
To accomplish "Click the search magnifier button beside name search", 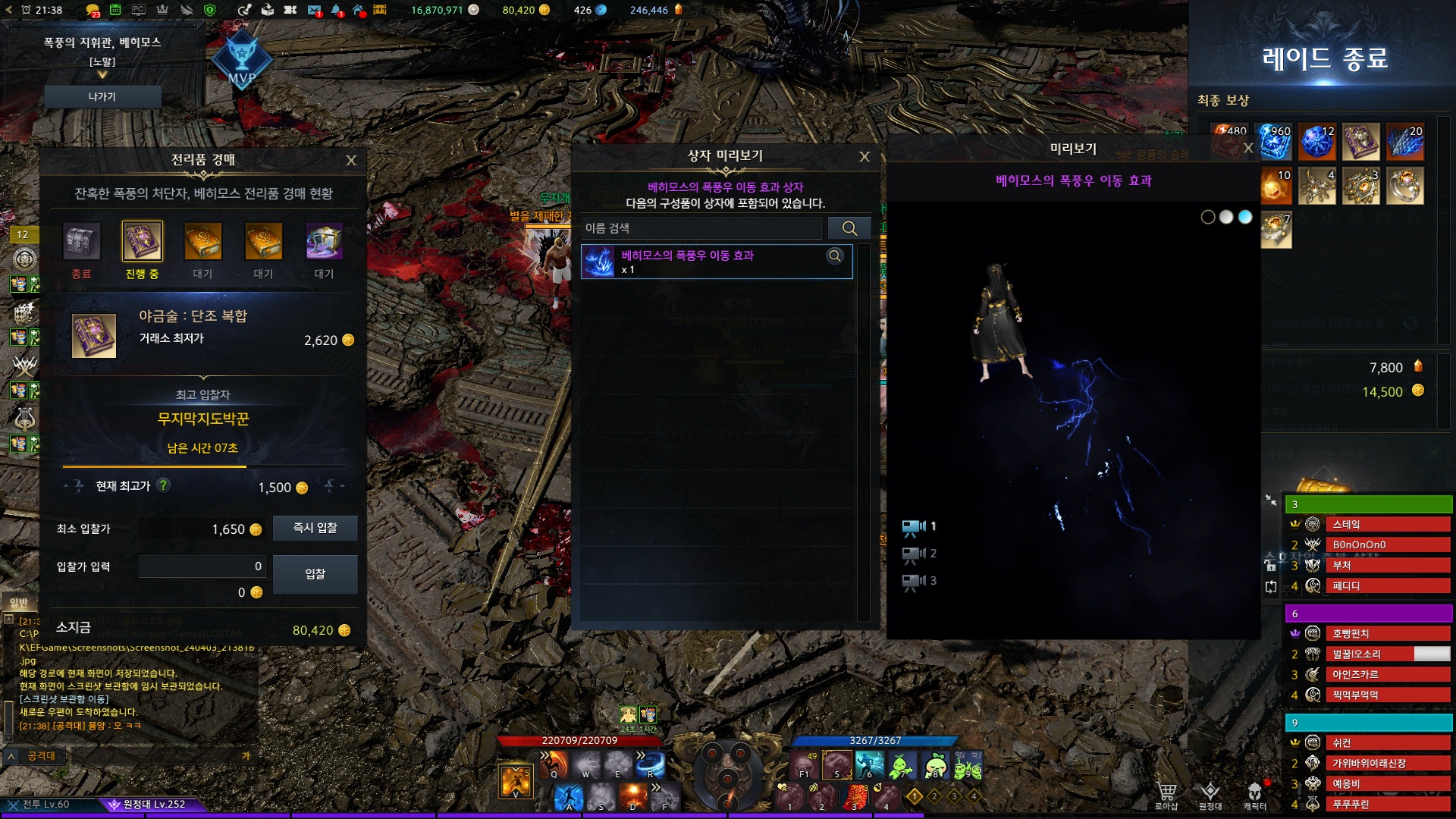I will [849, 228].
